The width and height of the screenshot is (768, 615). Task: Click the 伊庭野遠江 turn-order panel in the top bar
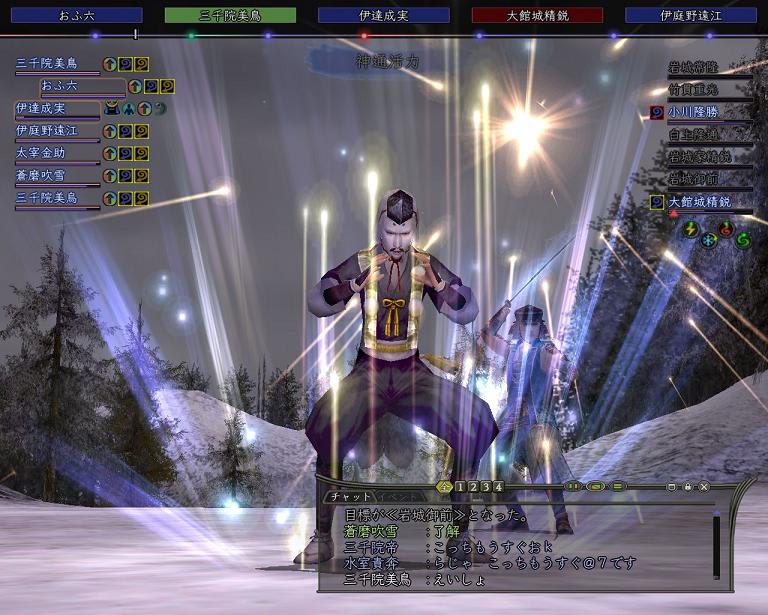(692, 16)
